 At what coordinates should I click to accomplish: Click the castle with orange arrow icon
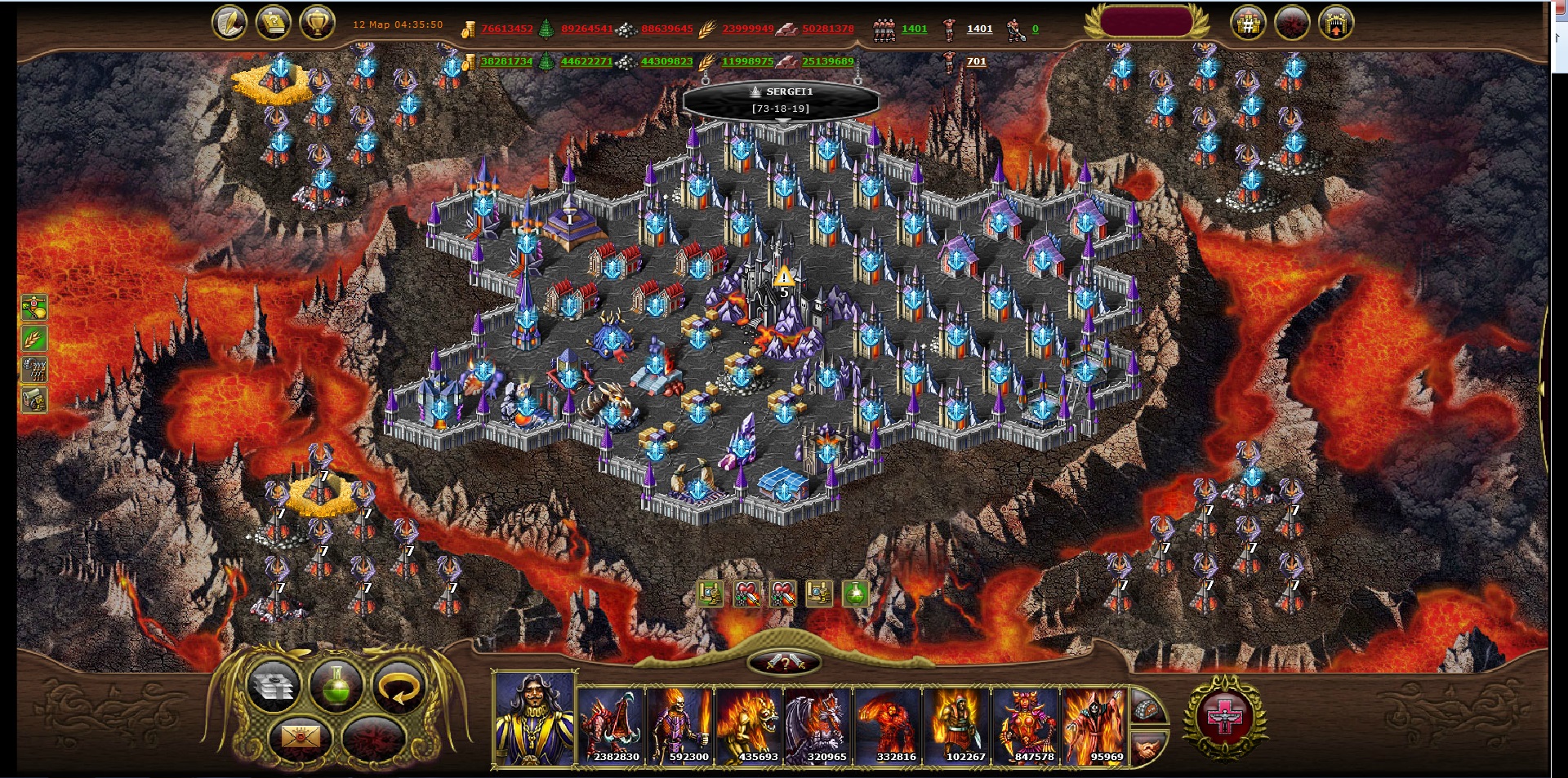tap(1335, 24)
